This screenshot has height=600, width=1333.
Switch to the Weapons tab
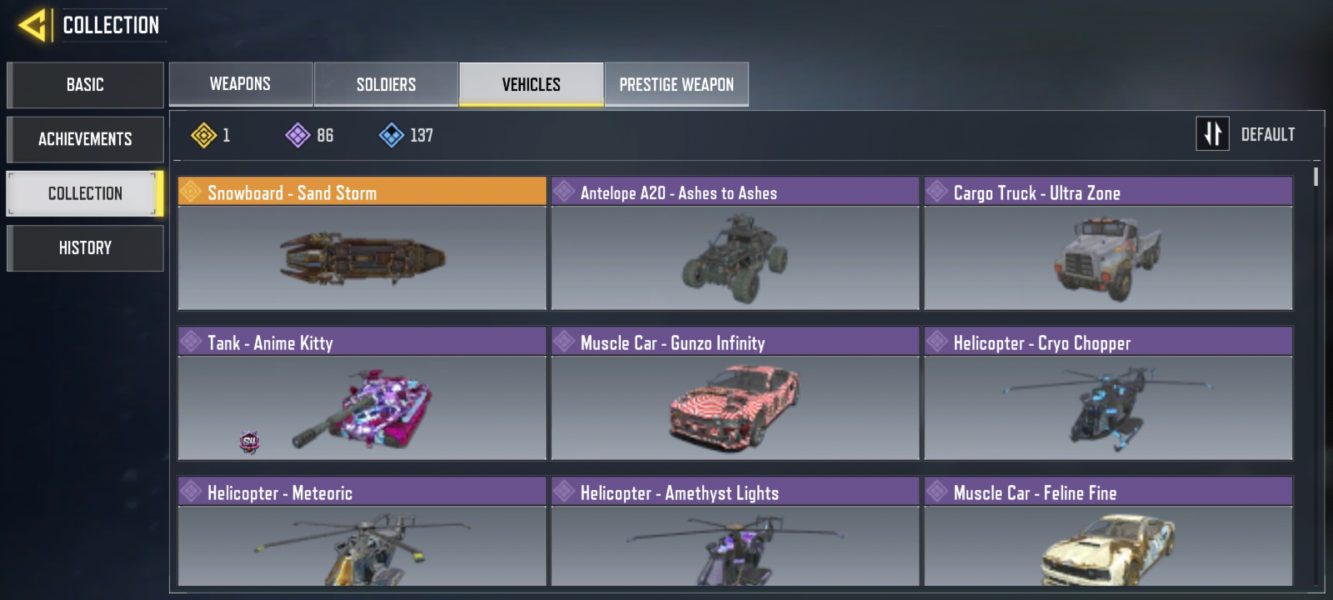pyautogui.click(x=240, y=84)
